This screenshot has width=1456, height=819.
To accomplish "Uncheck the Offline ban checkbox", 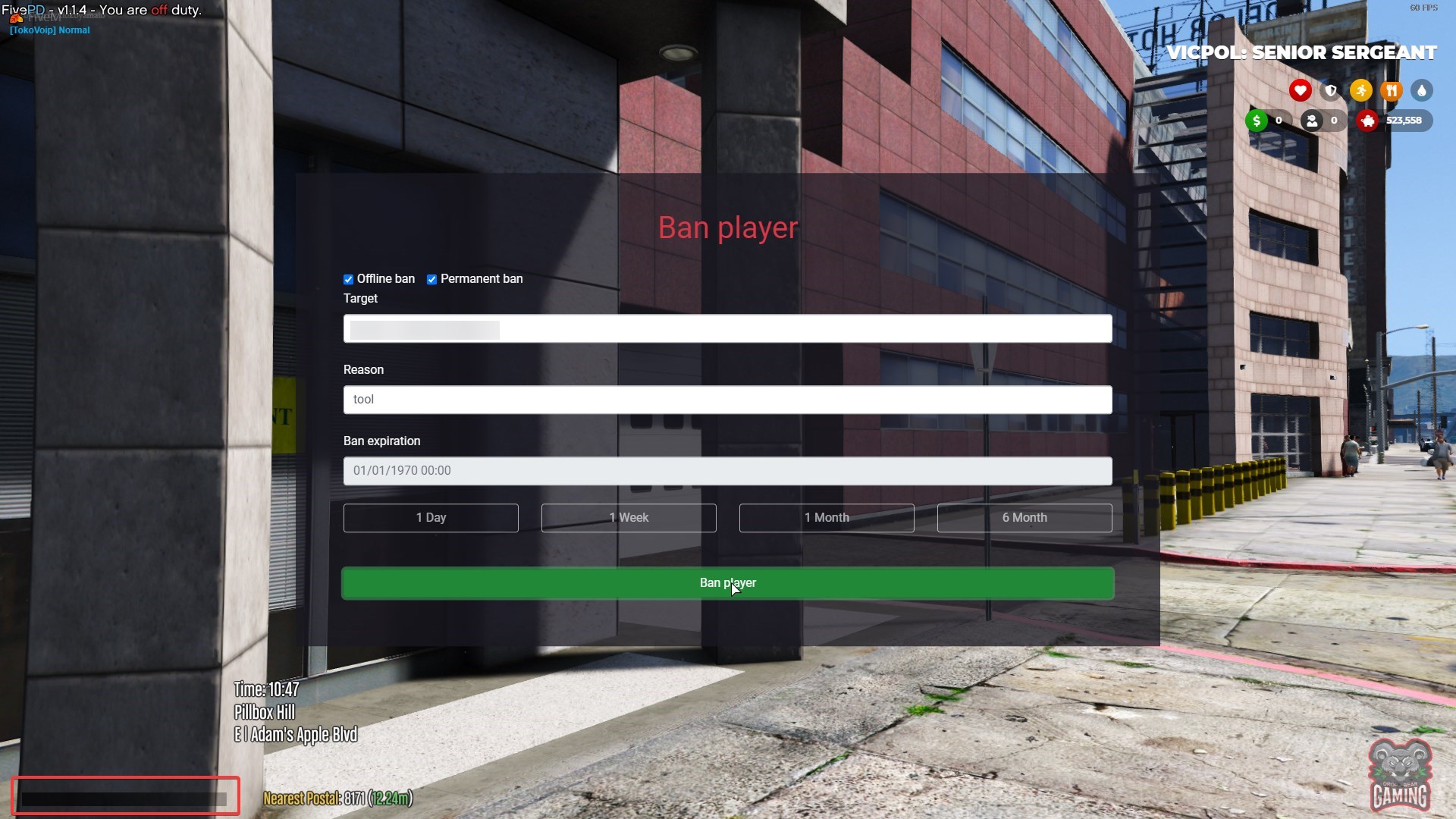I will (349, 279).
